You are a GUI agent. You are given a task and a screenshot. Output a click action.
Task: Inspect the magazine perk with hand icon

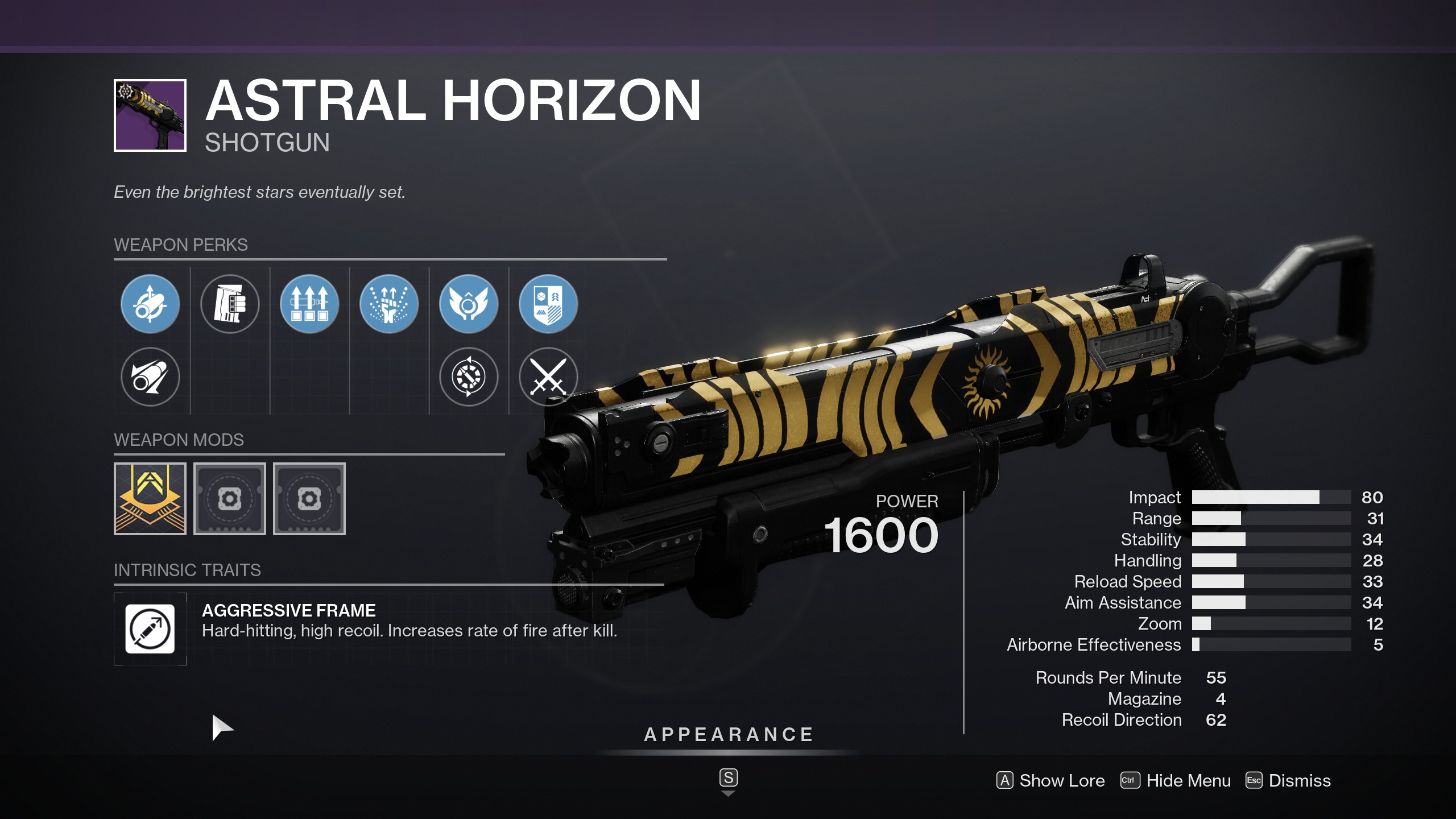click(230, 304)
